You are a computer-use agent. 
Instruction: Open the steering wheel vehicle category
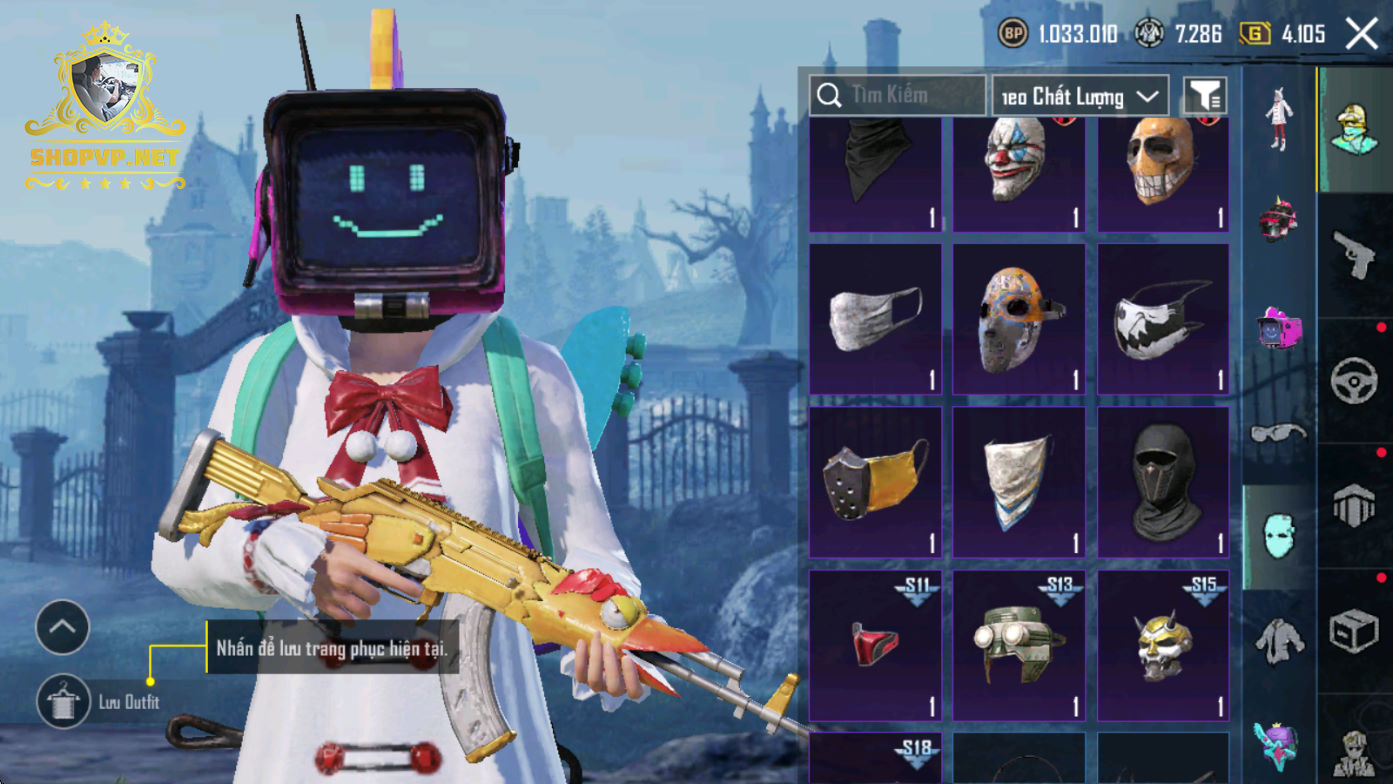click(x=1355, y=382)
